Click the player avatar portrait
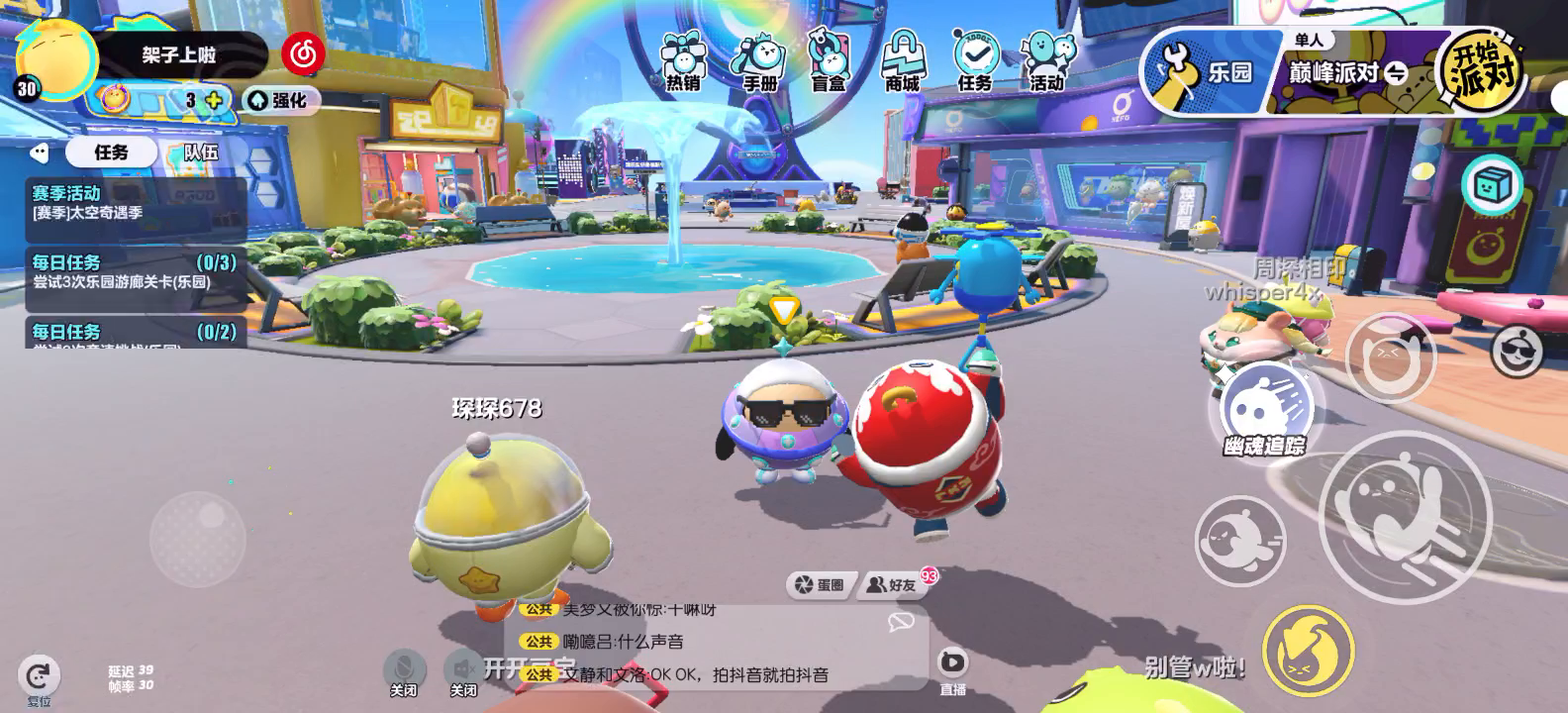The width and height of the screenshot is (1568, 713). point(57,59)
